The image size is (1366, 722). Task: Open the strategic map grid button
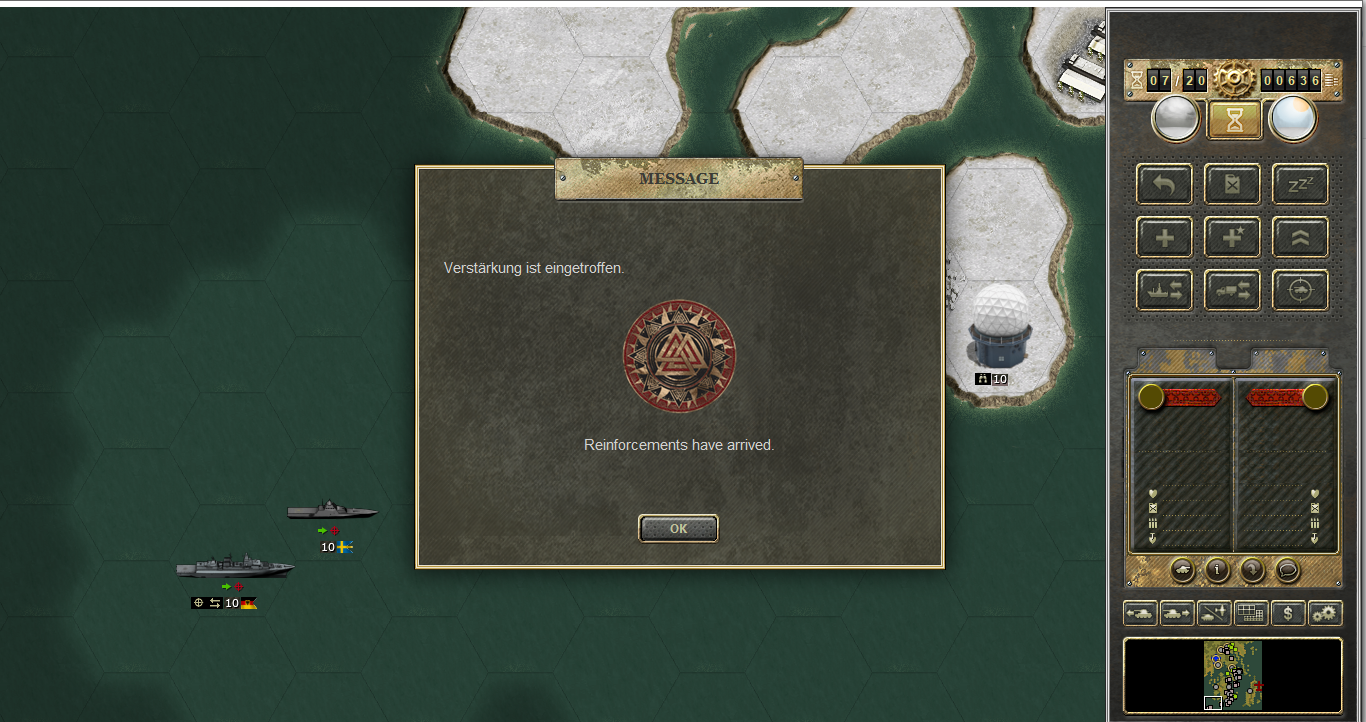(1251, 613)
